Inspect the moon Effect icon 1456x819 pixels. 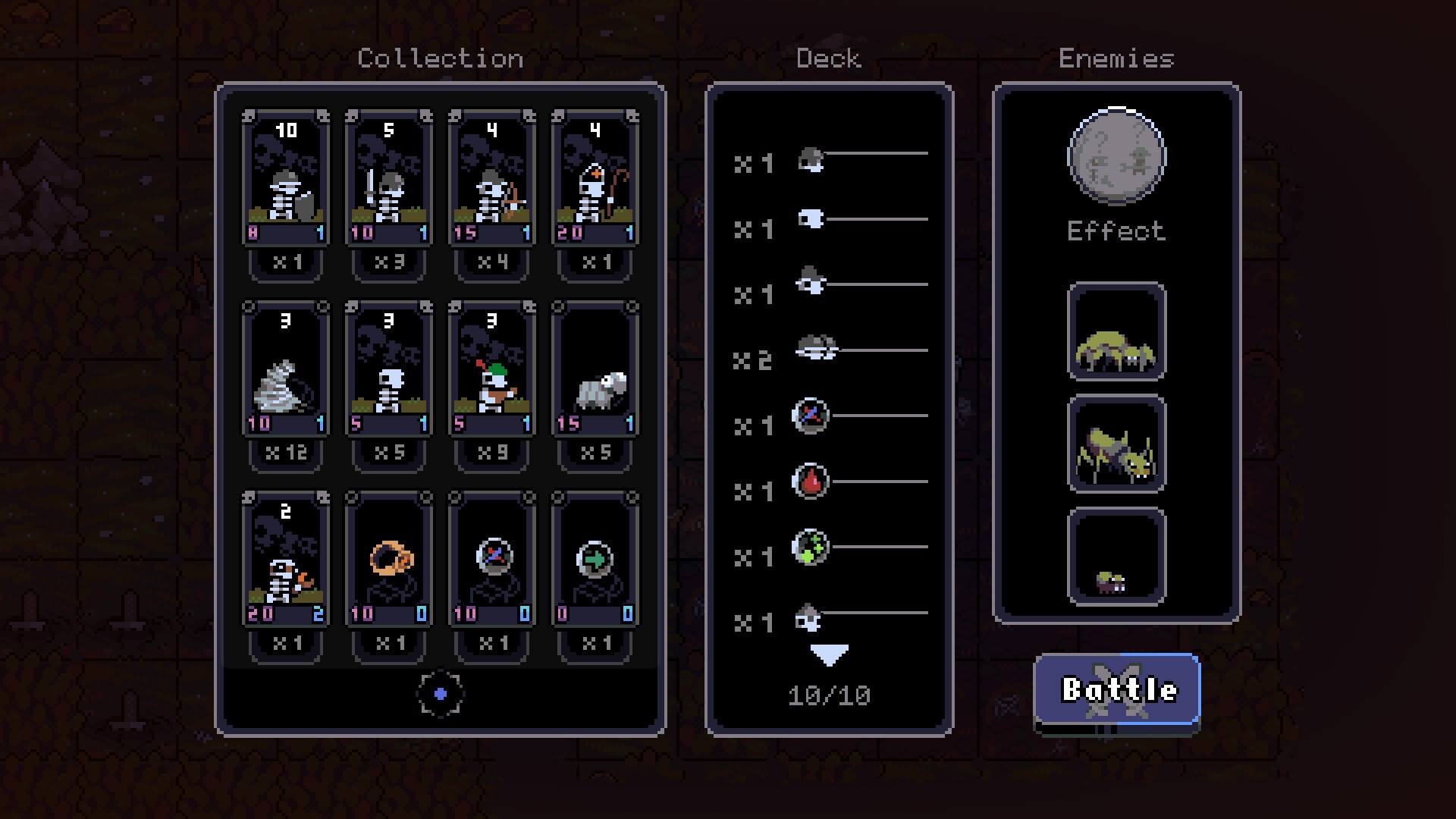(x=1116, y=157)
